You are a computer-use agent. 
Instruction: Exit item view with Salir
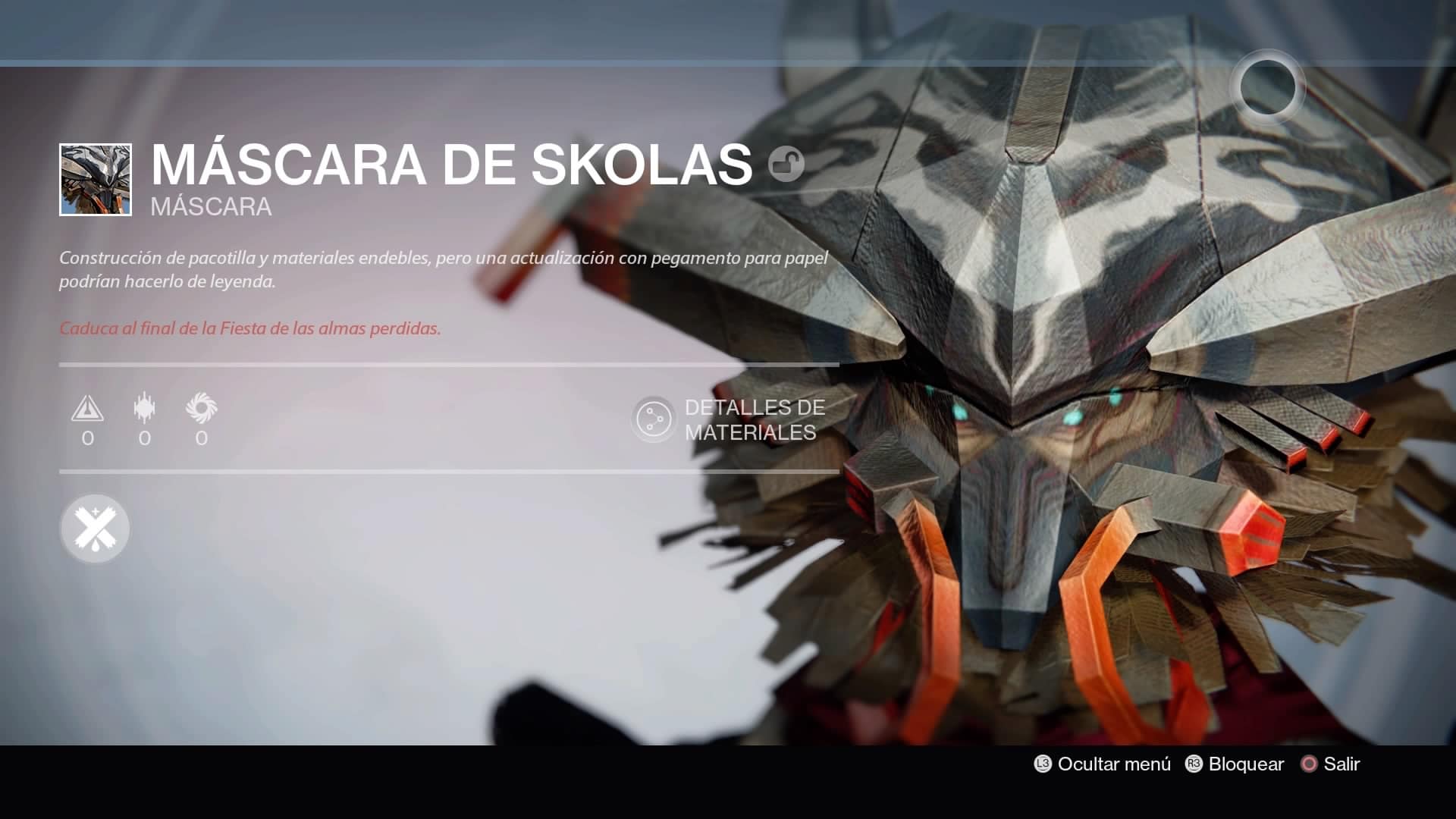(1330, 764)
